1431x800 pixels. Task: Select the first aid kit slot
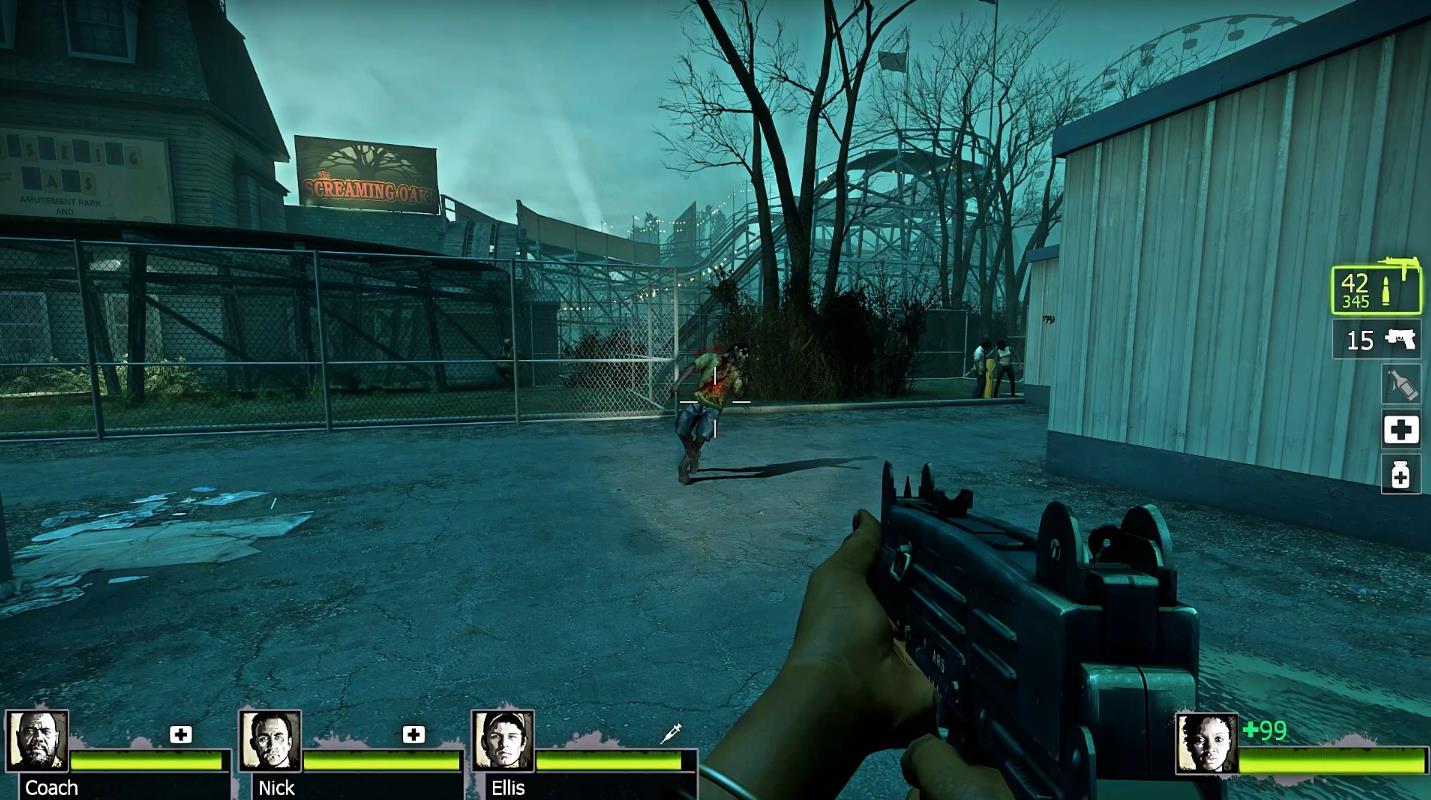1400,430
